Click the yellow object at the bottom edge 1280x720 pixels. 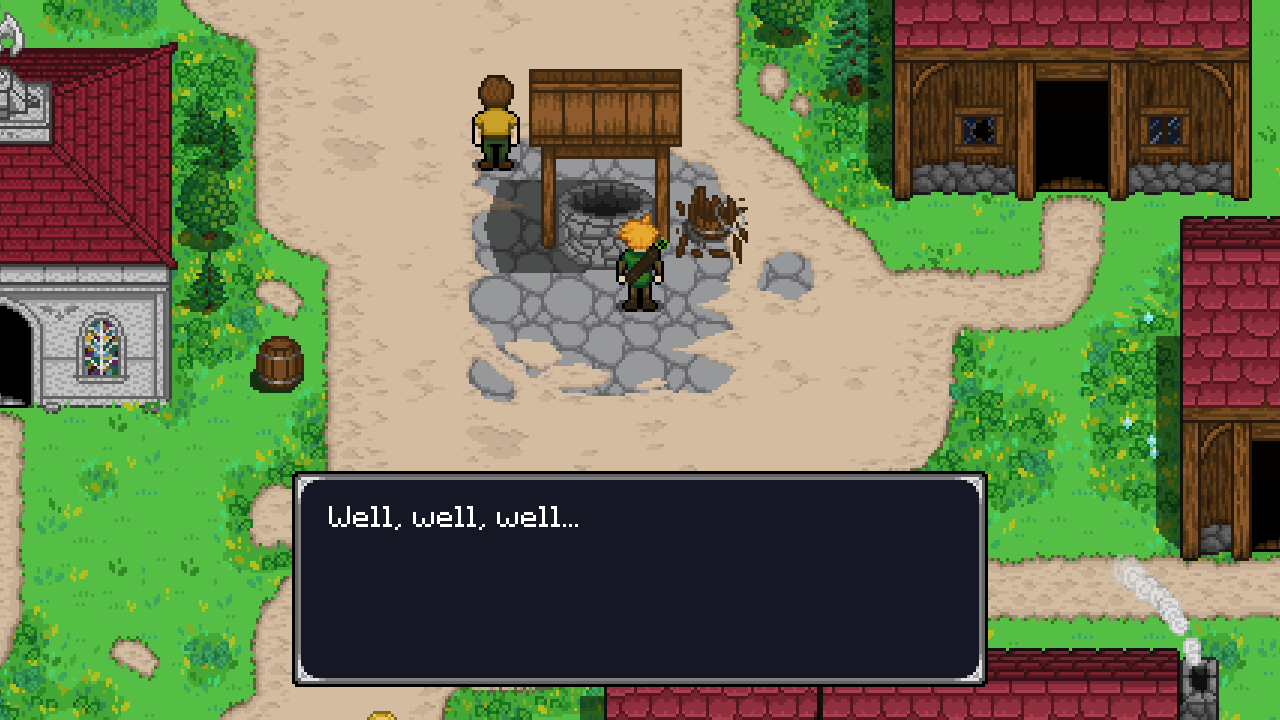[382, 715]
